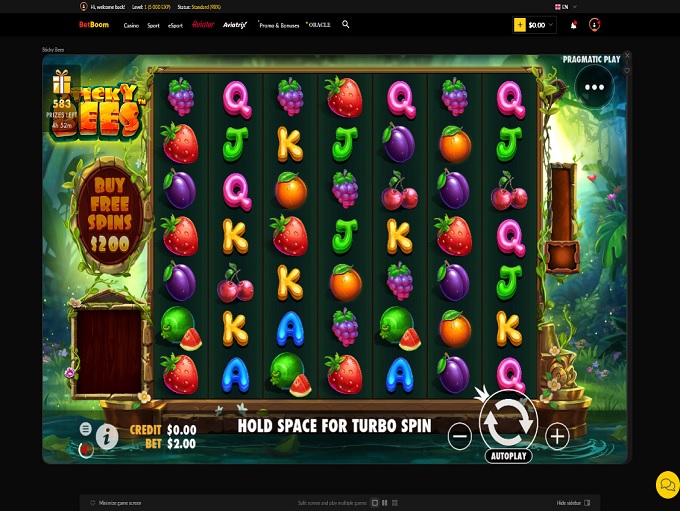Open the Sport section

[153, 24]
